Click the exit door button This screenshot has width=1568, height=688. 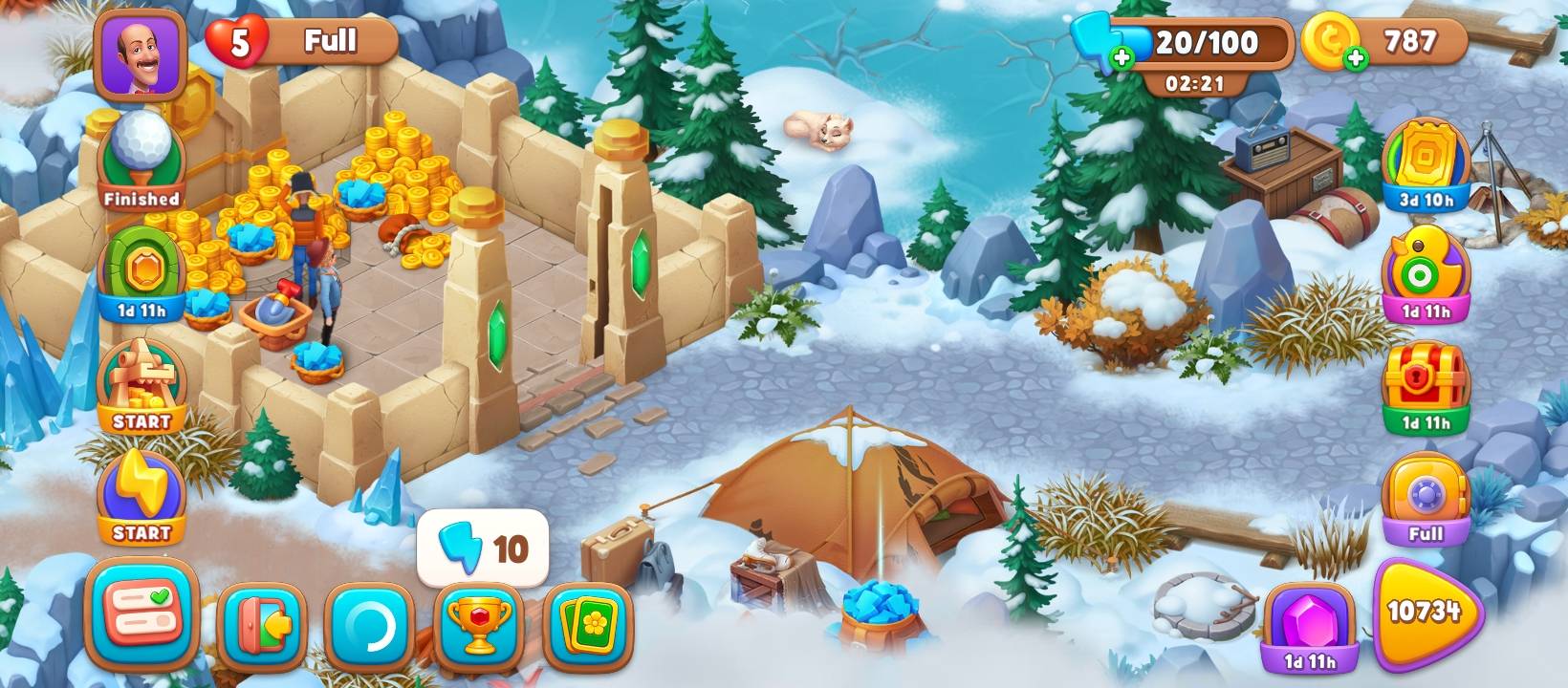coord(262,626)
